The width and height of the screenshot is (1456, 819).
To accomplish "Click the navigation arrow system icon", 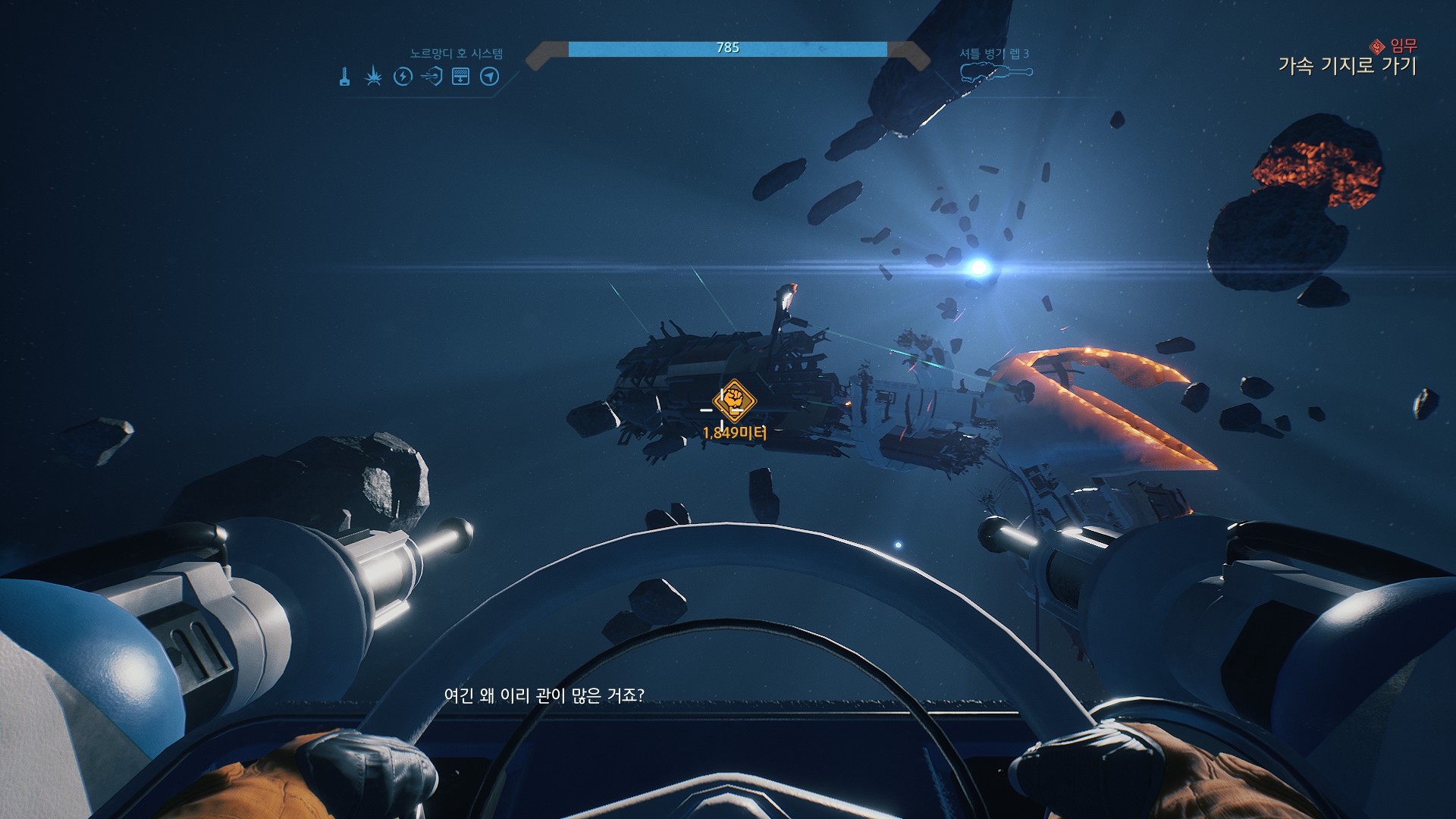I will click(490, 77).
